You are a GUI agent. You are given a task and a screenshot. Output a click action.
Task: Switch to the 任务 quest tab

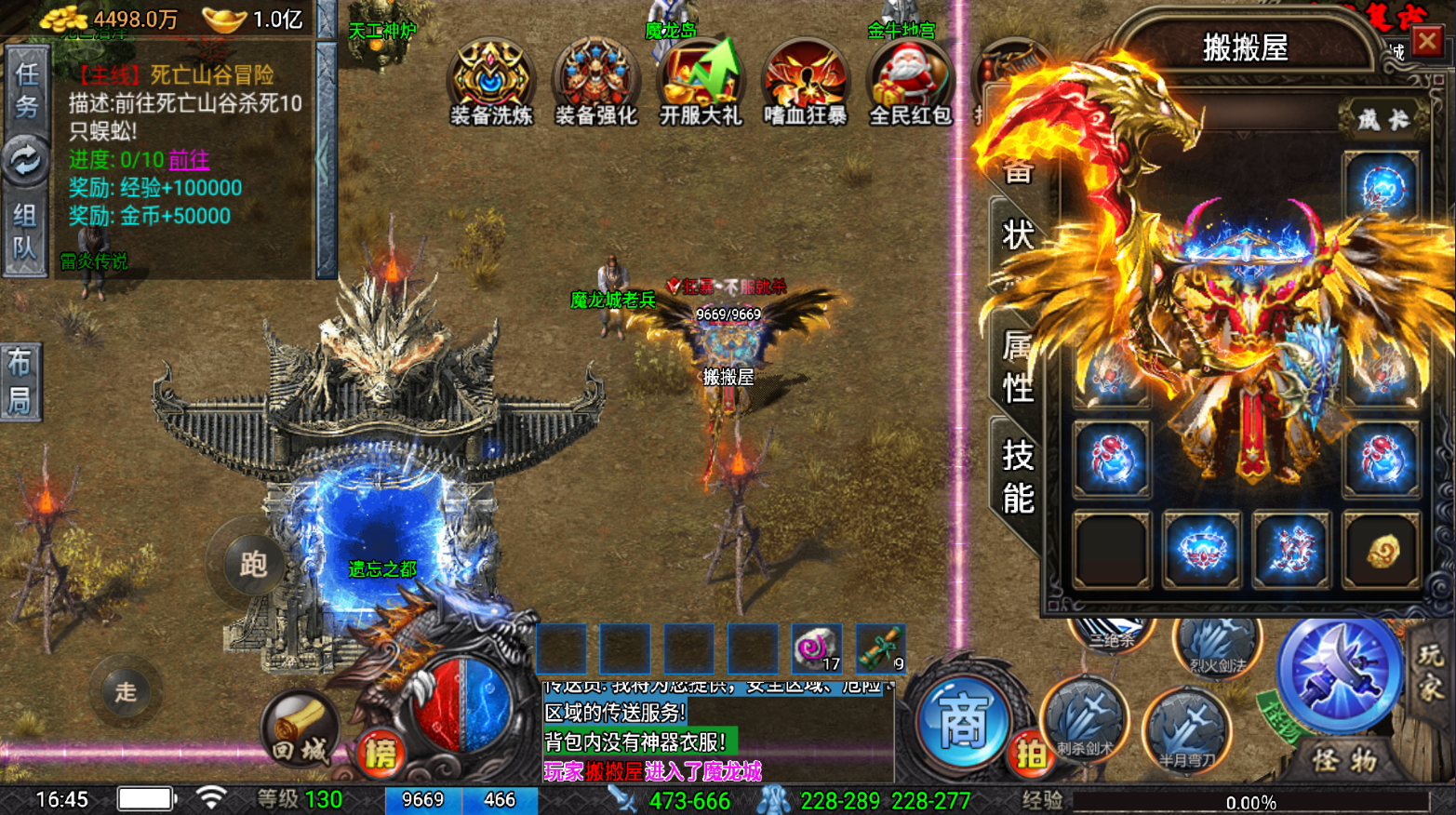point(25,91)
